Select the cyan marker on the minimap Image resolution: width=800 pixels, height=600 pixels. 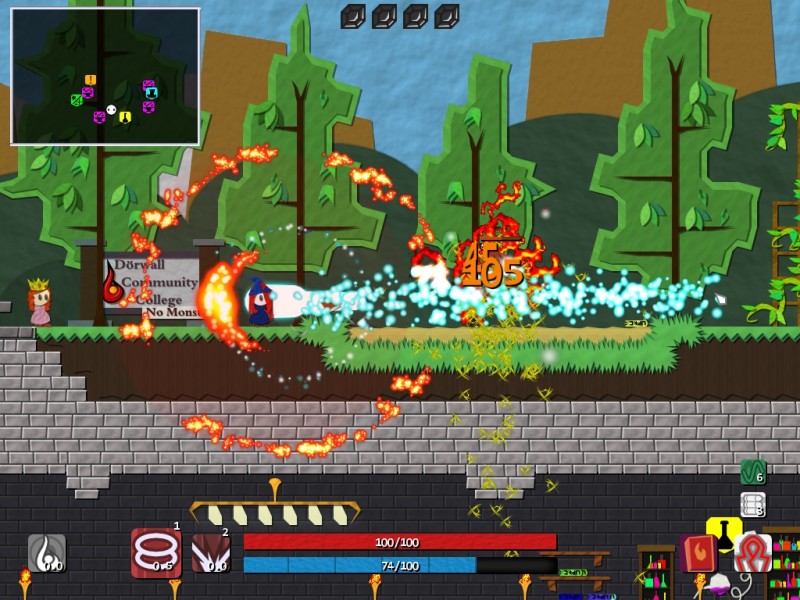coord(151,94)
